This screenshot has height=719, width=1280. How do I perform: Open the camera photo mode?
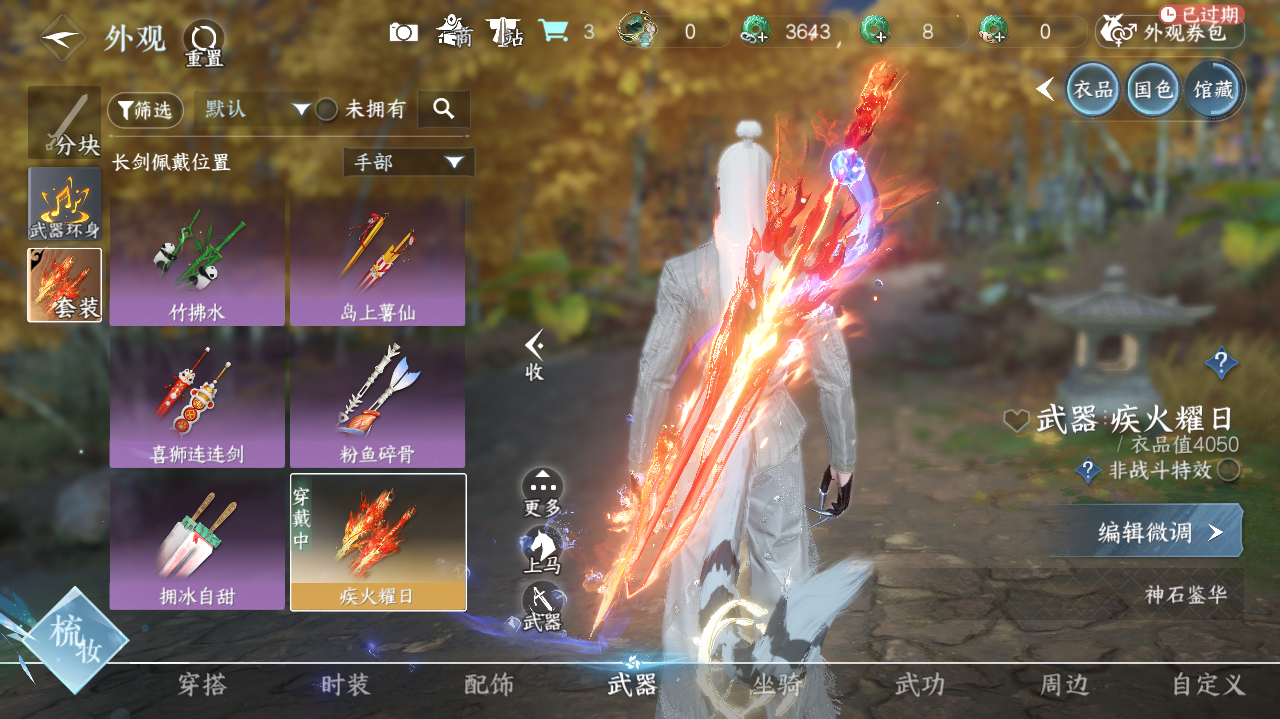pos(404,32)
